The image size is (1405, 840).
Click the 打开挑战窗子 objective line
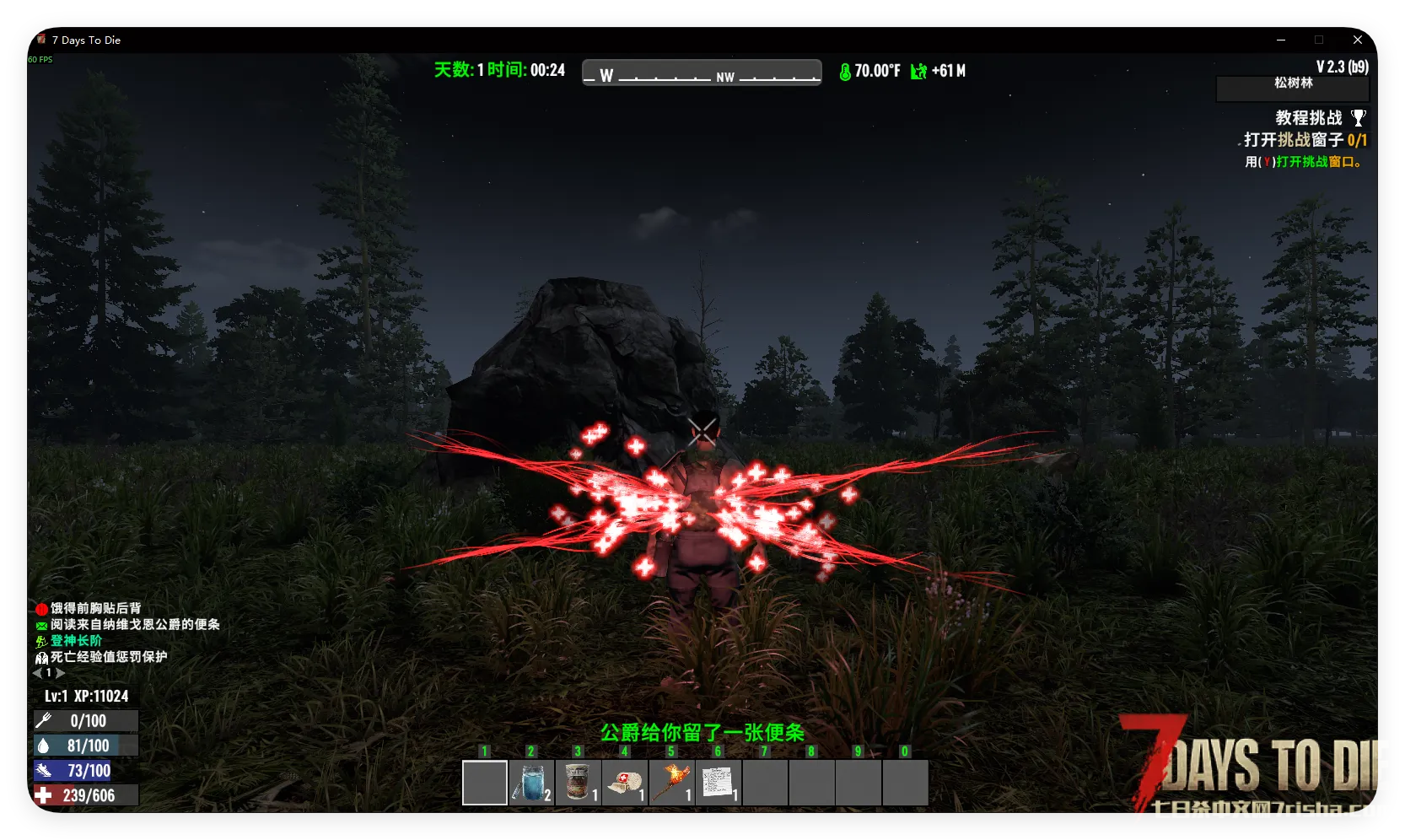1304,140
